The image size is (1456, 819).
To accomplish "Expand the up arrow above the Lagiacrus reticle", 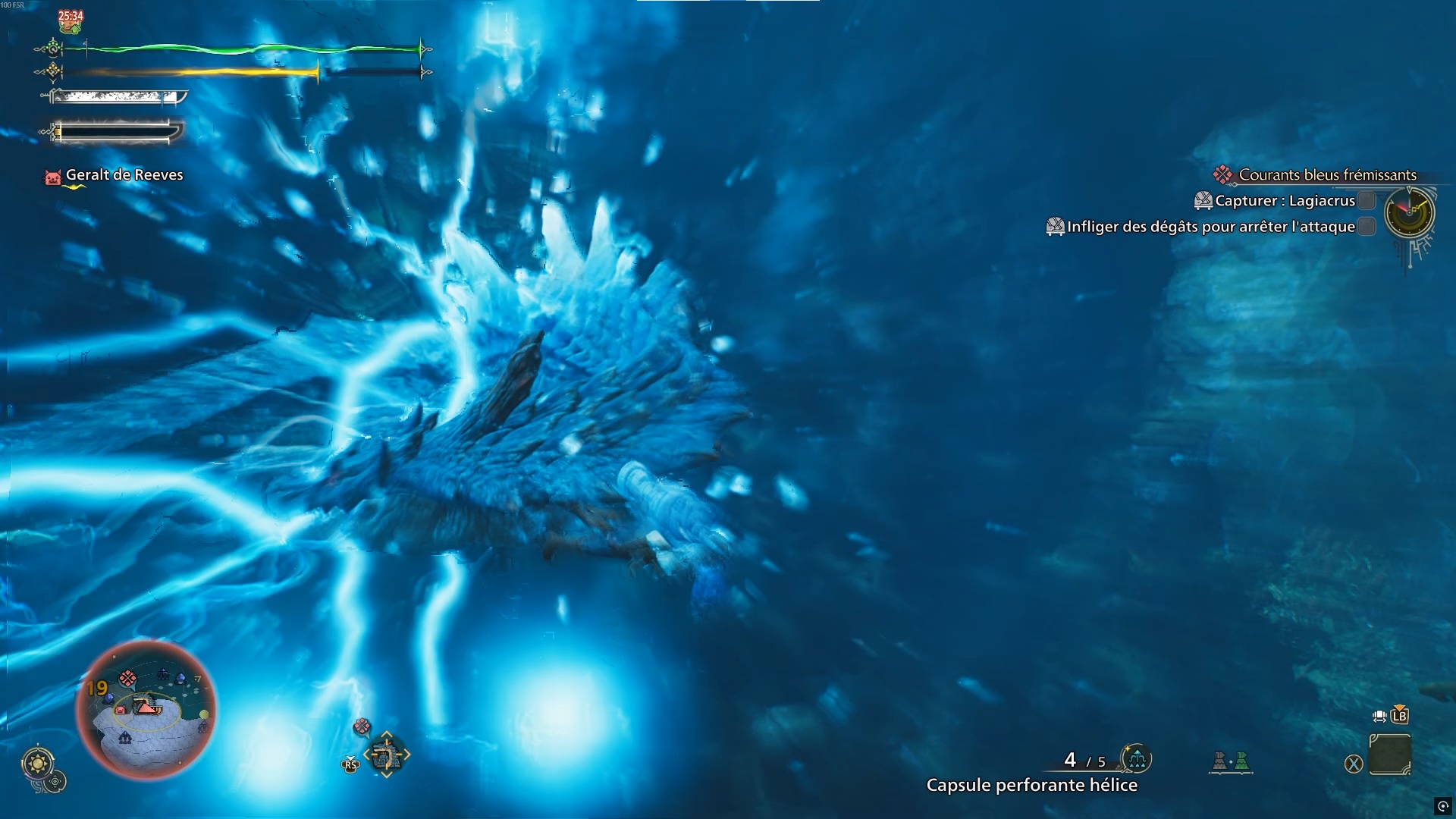I will [387, 733].
